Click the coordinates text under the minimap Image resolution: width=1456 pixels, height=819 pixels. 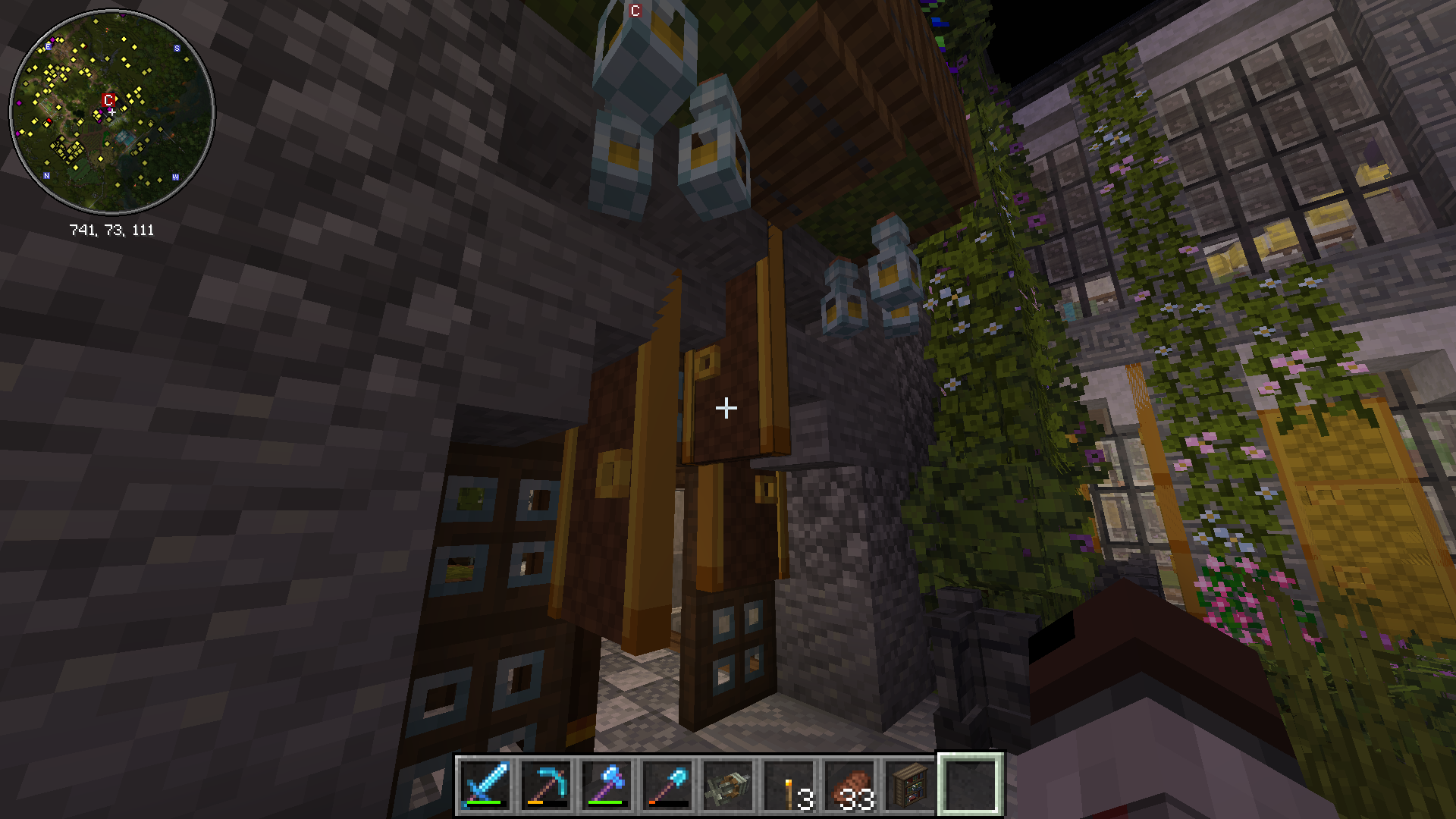[112, 228]
